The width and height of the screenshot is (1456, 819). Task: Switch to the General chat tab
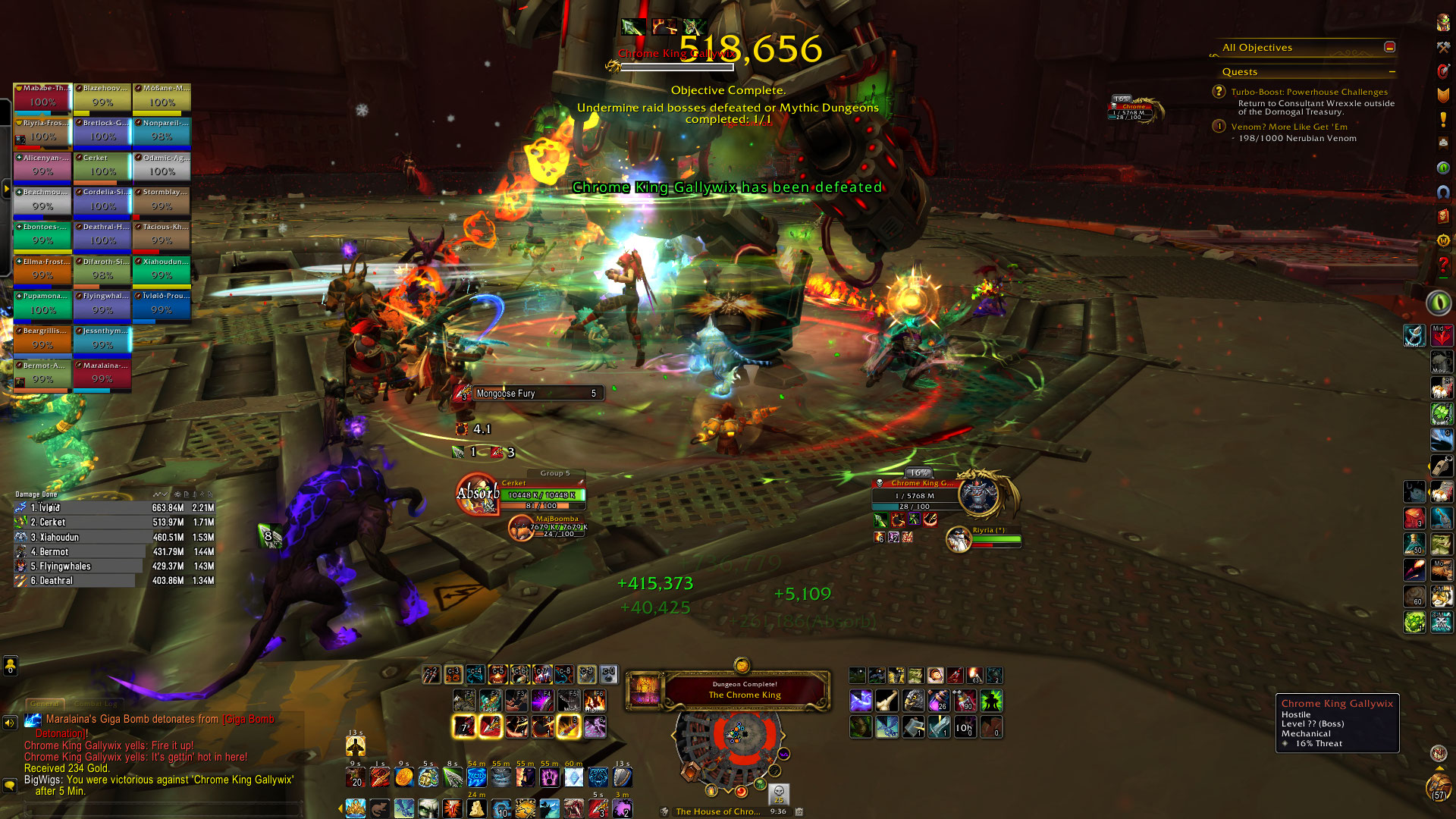45,704
